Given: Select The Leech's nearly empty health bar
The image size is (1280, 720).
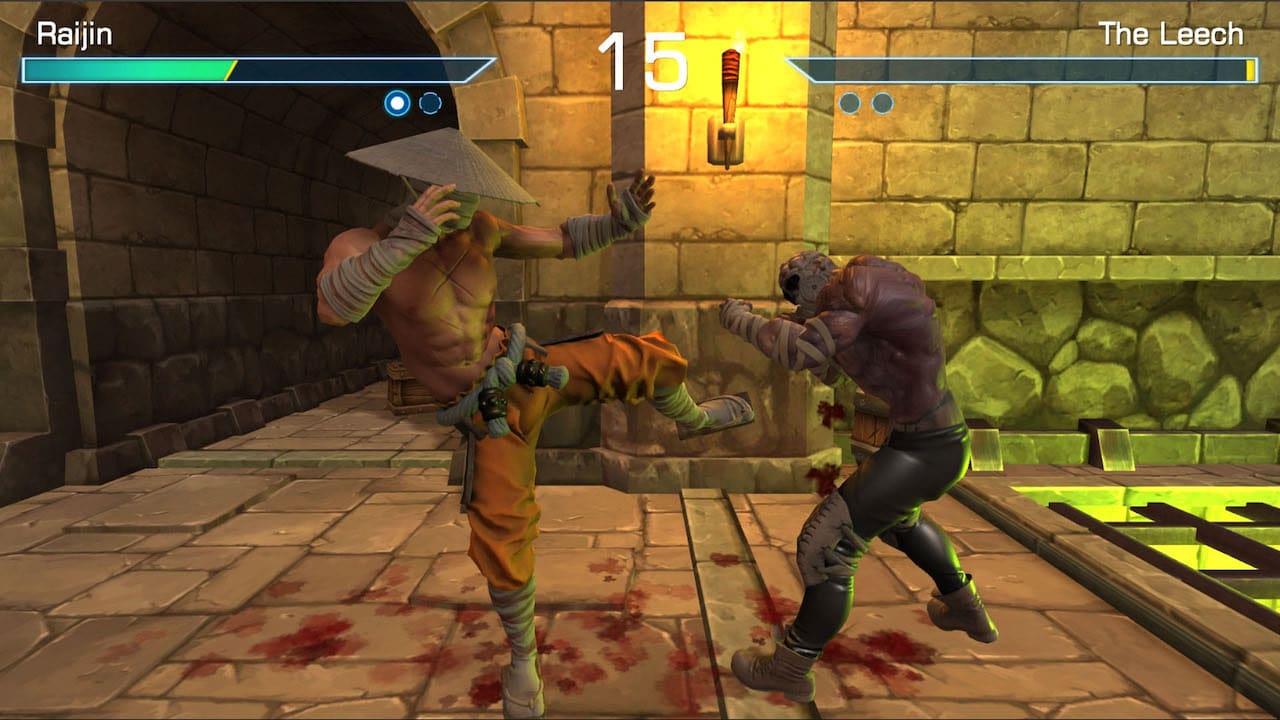Looking at the screenshot, I should (1020, 70).
